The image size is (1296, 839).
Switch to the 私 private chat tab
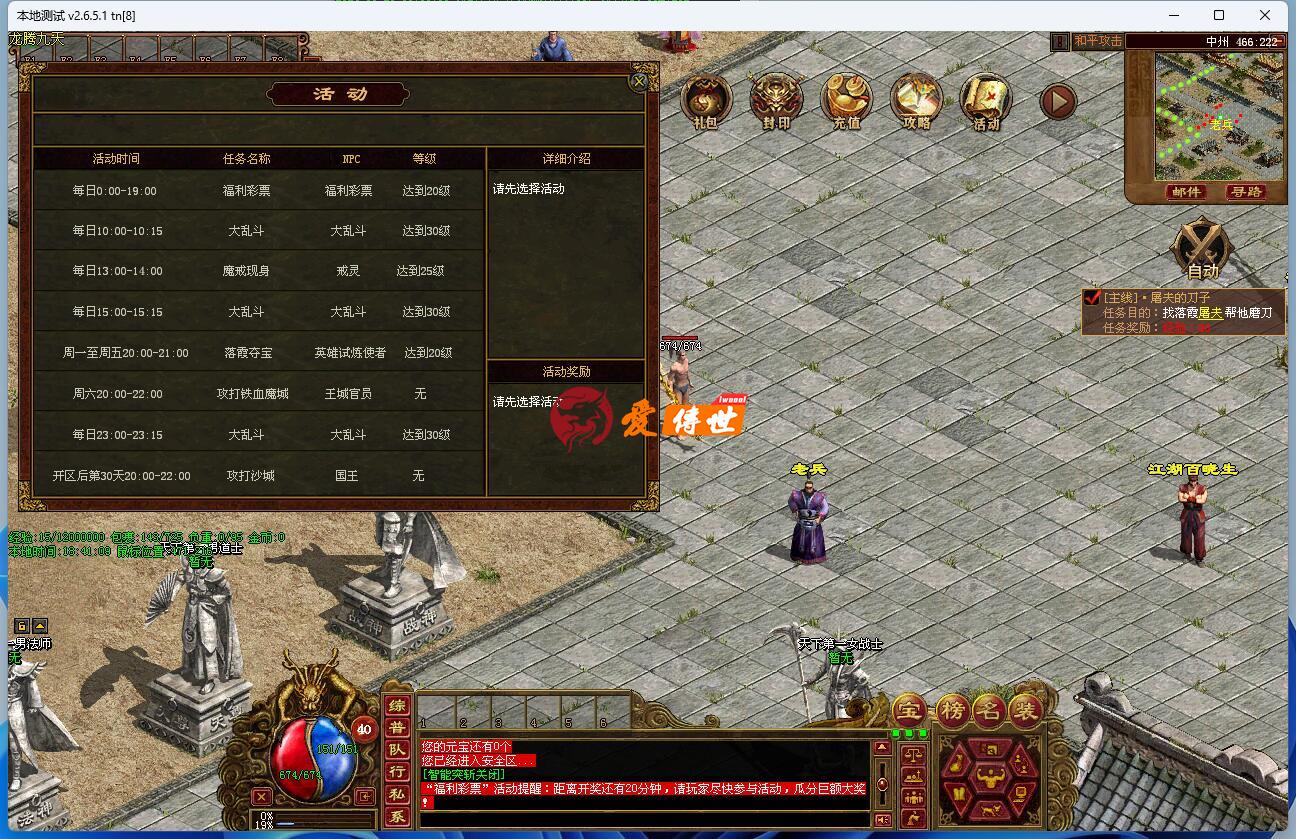pyautogui.click(x=397, y=790)
